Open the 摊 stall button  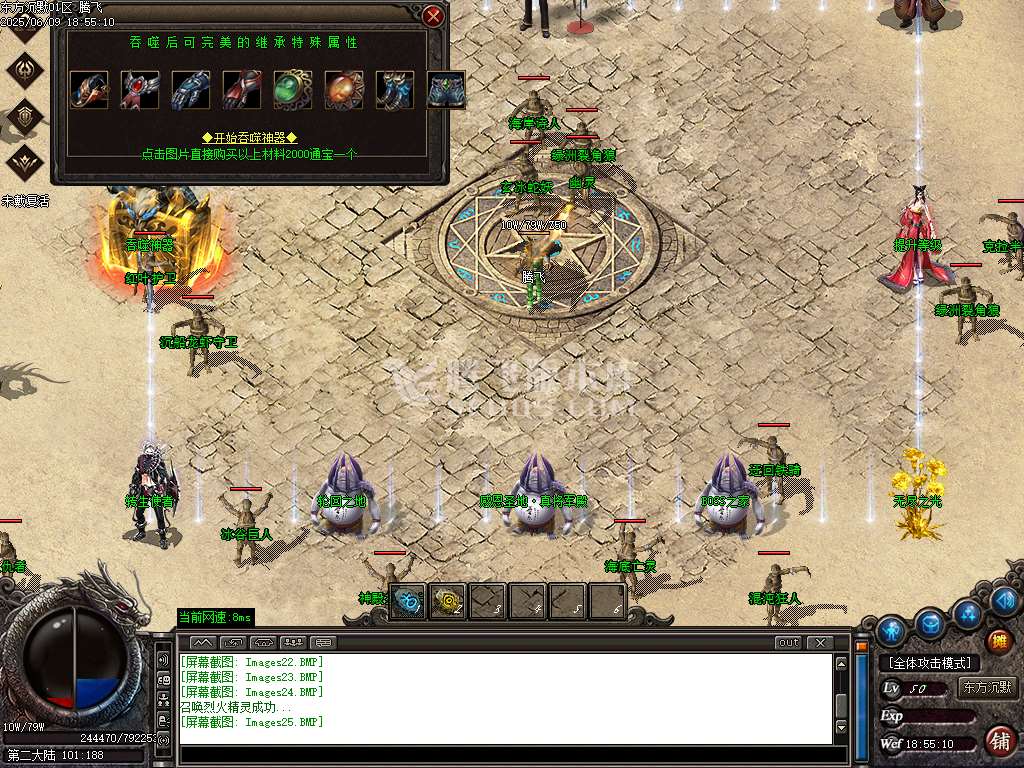pyautogui.click(x=999, y=642)
